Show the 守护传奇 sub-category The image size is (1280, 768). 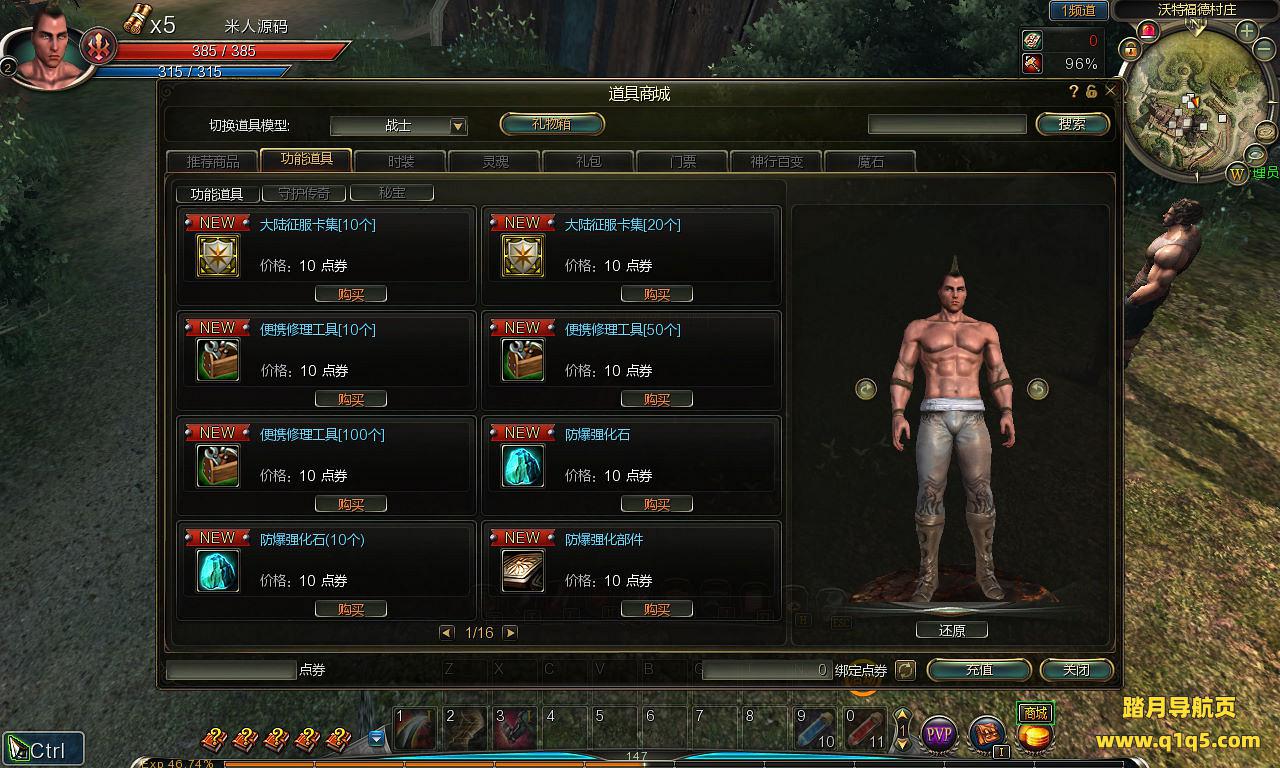point(304,193)
